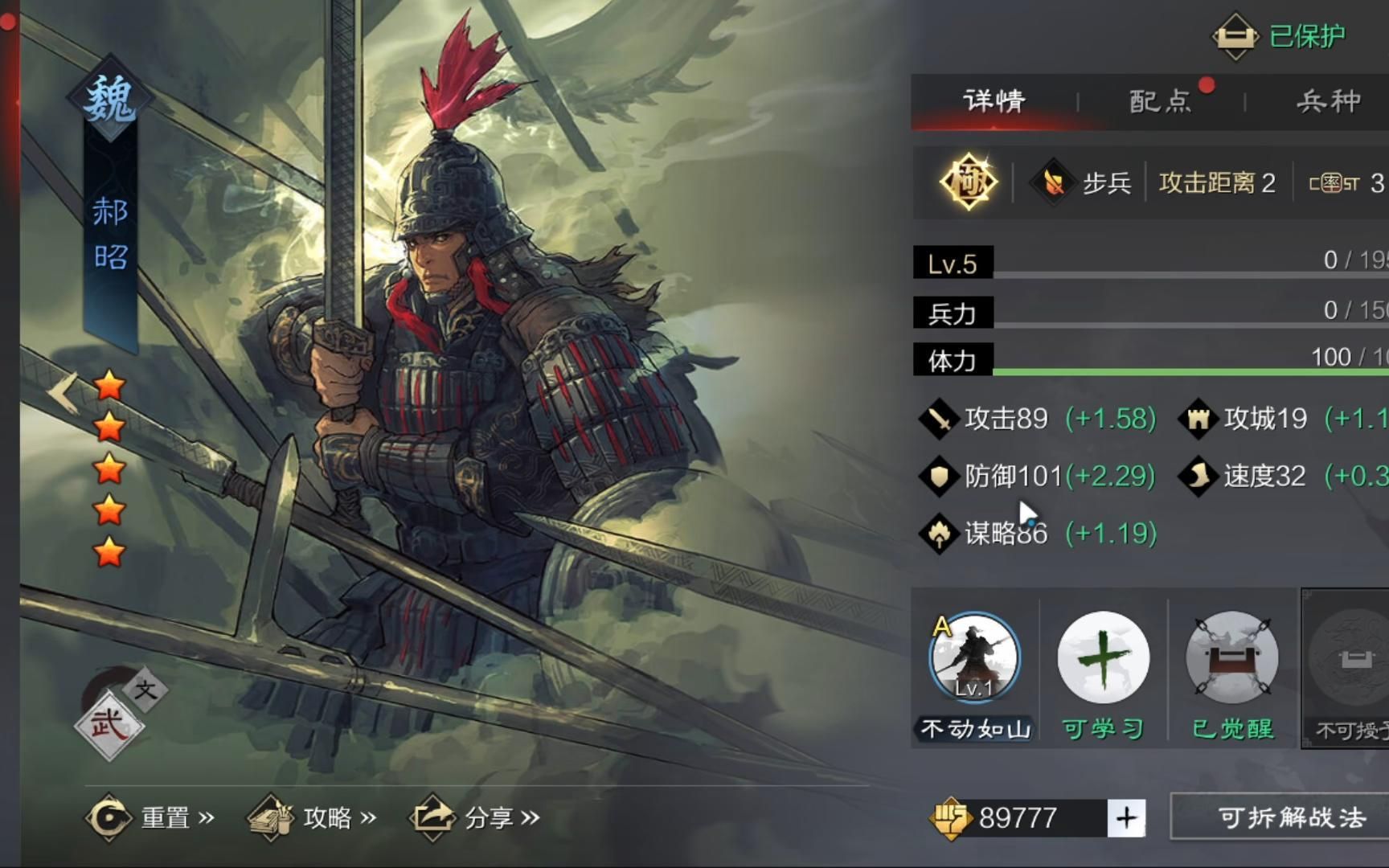
Task: Share this general via 分享
Action: pos(474,818)
